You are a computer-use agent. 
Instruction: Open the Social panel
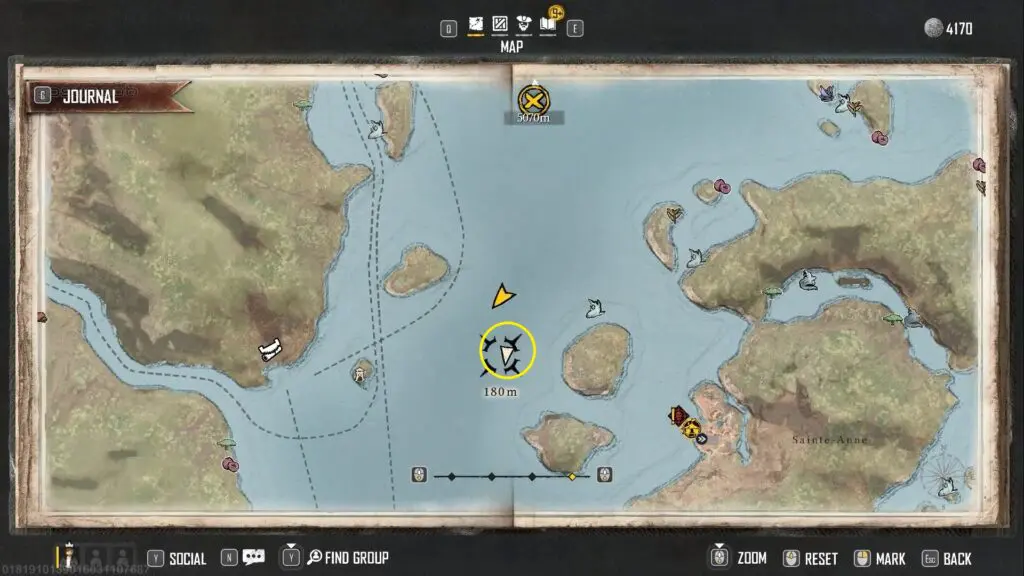click(x=178, y=558)
